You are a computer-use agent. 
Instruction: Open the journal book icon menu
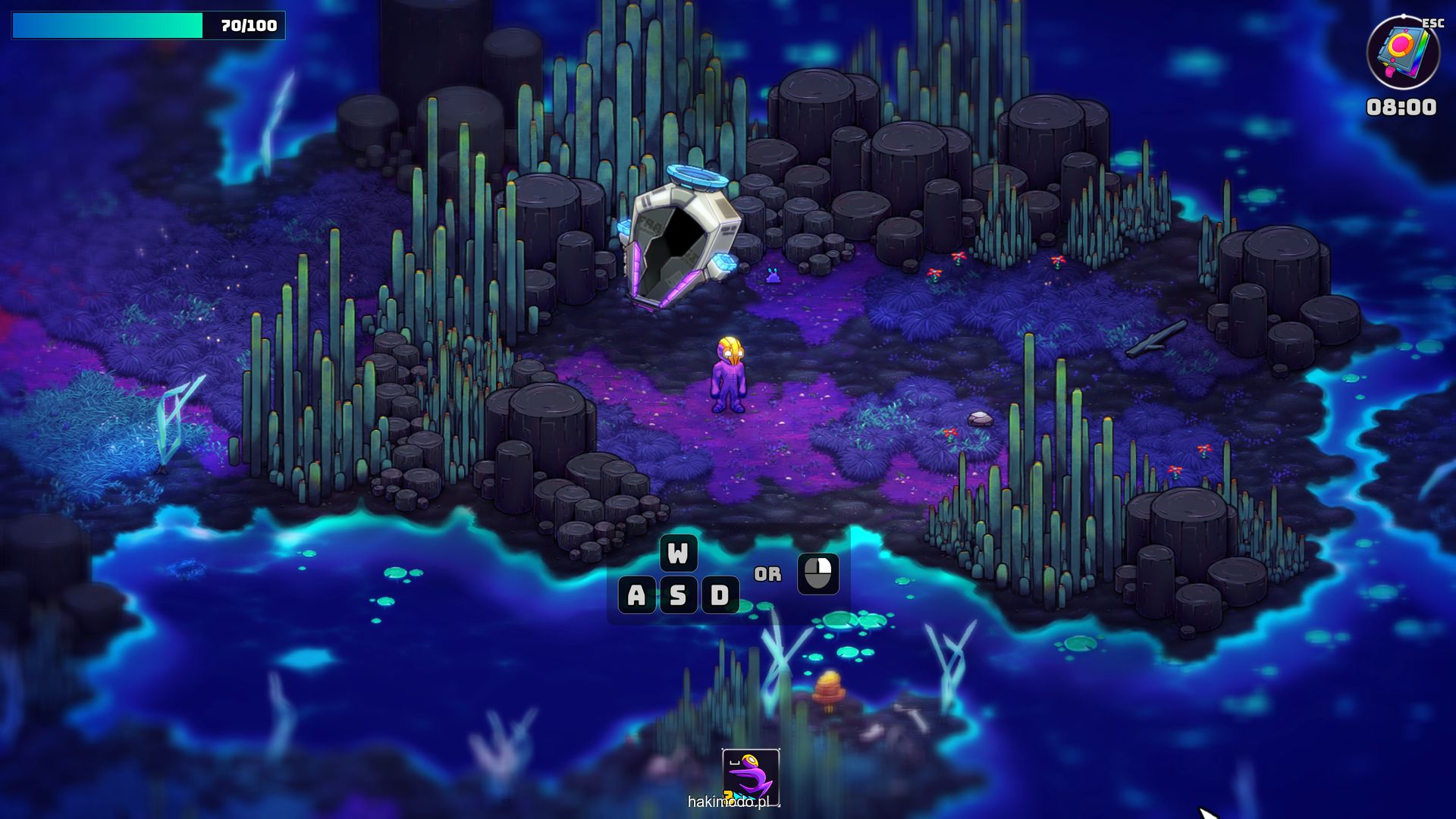click(1403, 53)
